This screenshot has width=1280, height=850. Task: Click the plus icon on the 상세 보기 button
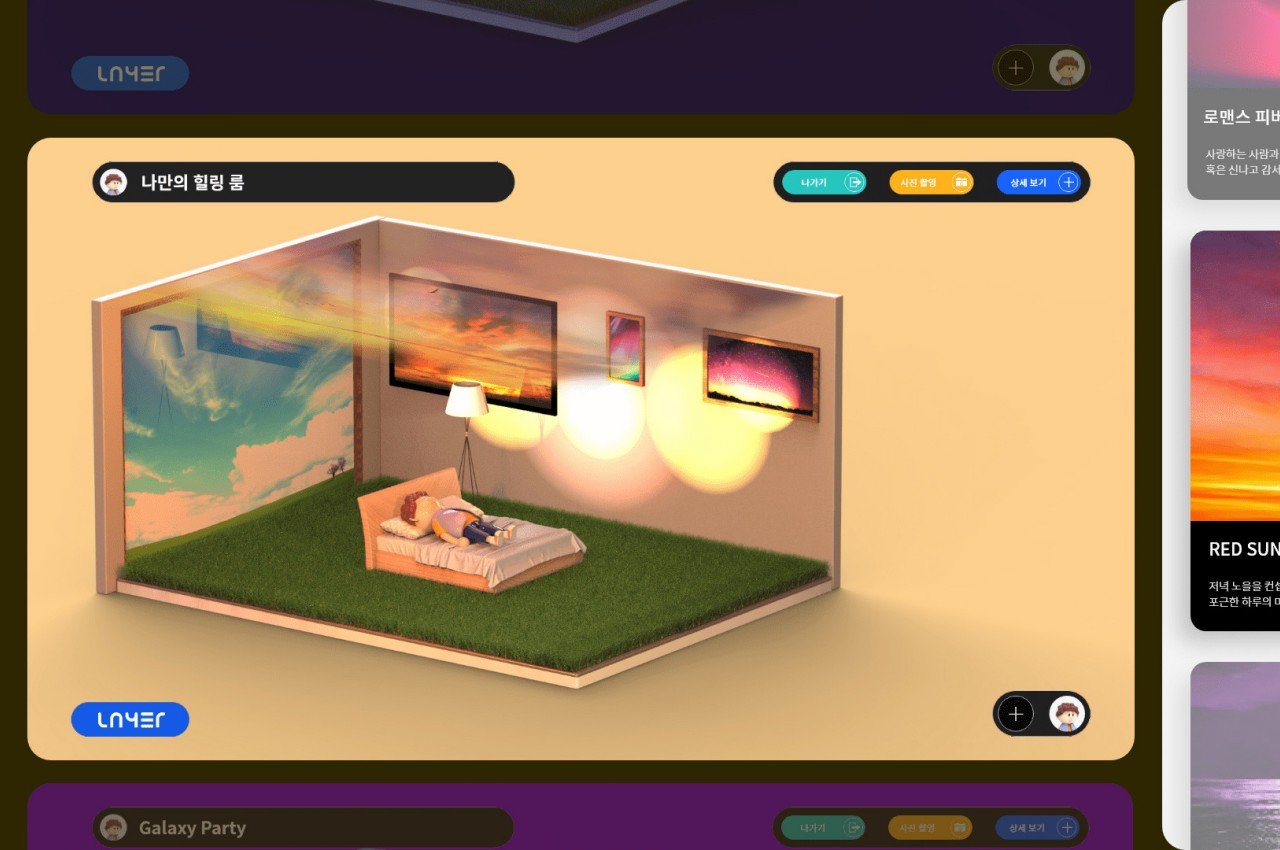point(1068,182)
